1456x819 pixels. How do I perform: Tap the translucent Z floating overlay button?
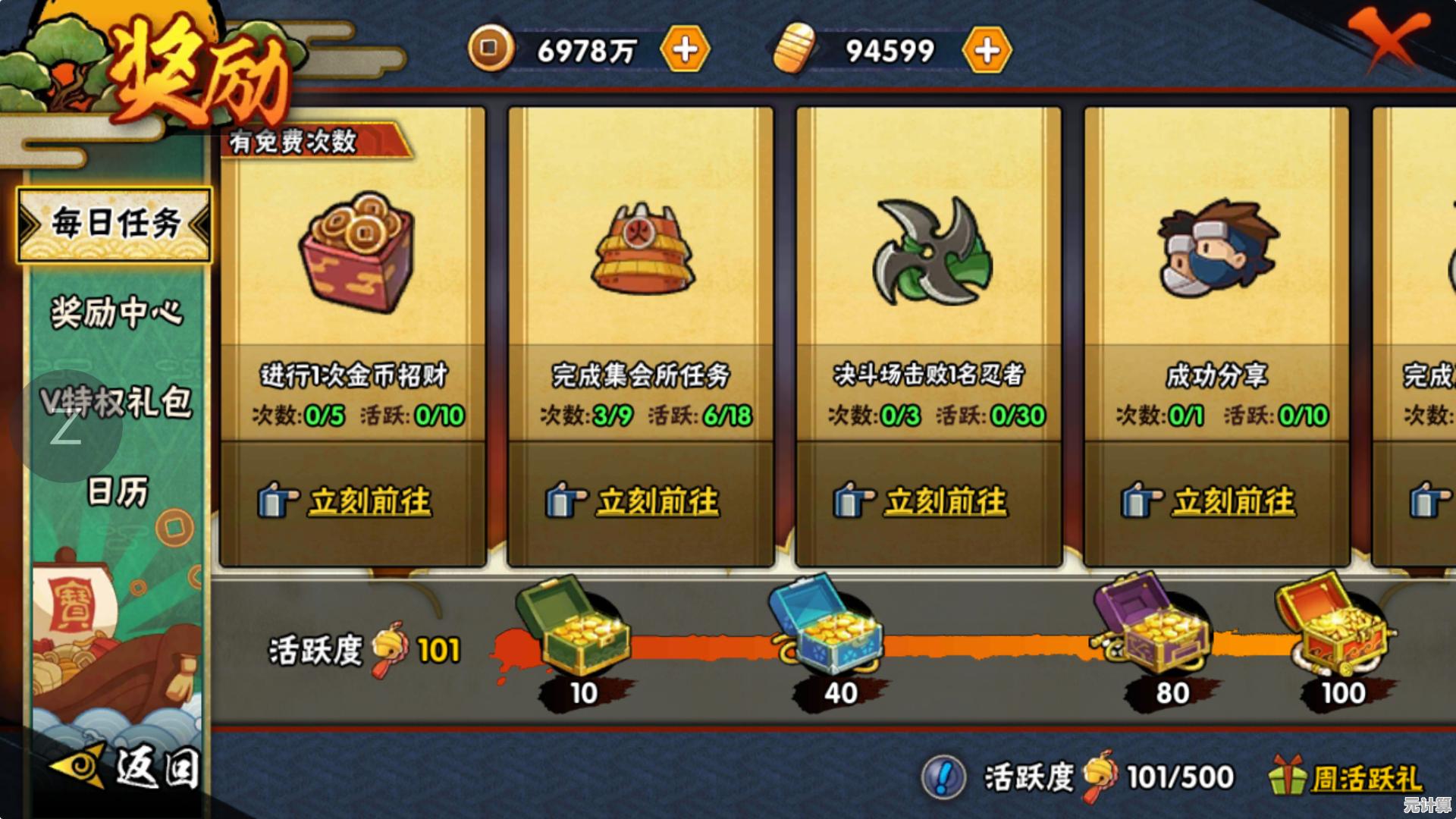(x=66, y=428)
